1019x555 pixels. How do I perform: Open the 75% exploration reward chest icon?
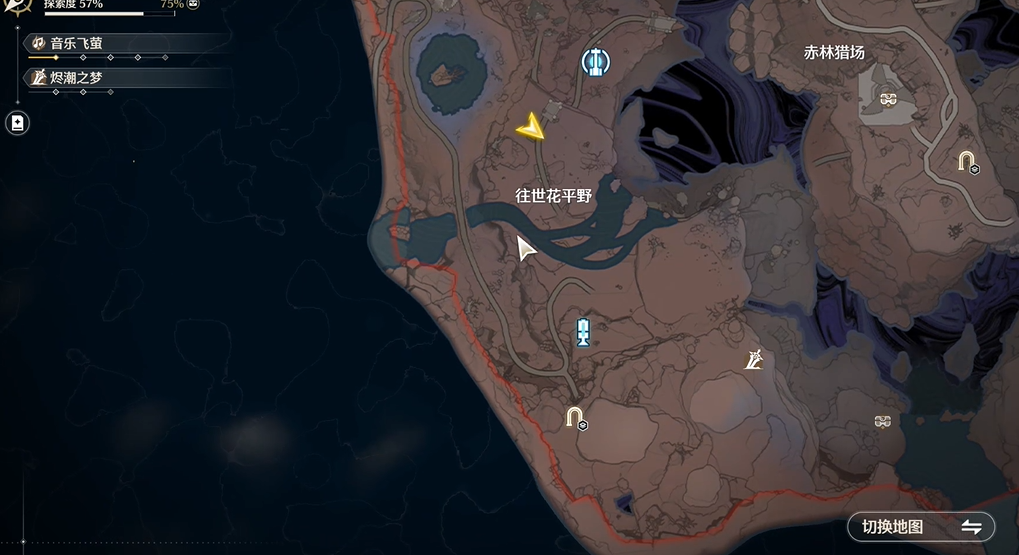[x=193, y=4]
